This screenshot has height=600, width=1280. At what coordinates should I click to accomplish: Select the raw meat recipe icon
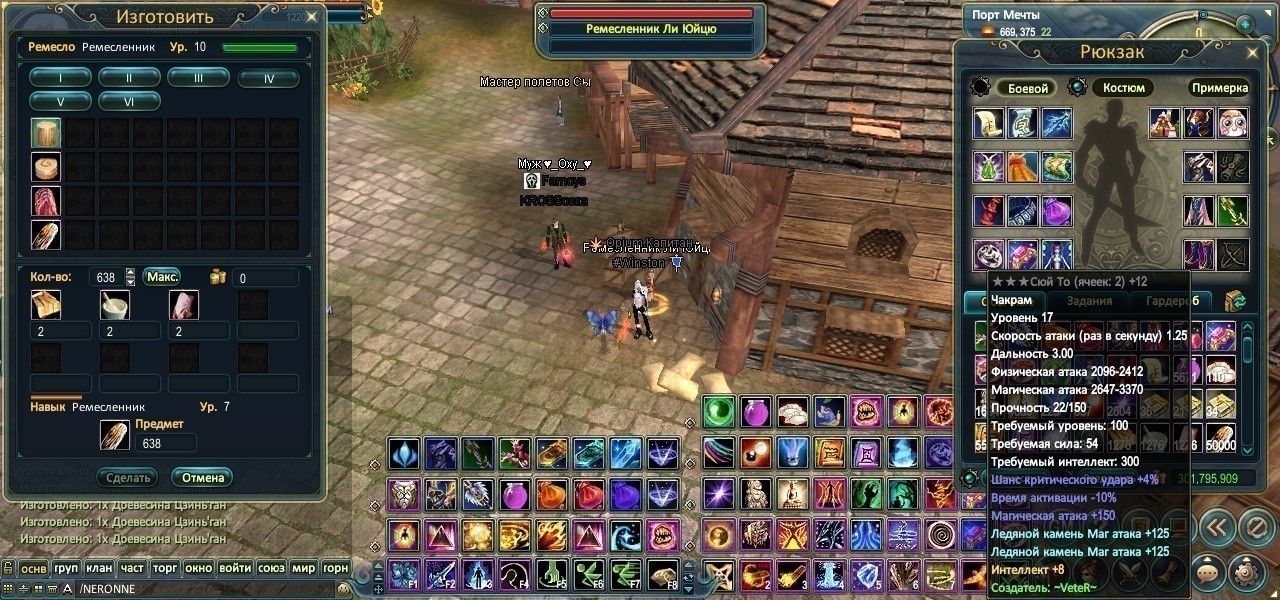(x=46, y=201)
